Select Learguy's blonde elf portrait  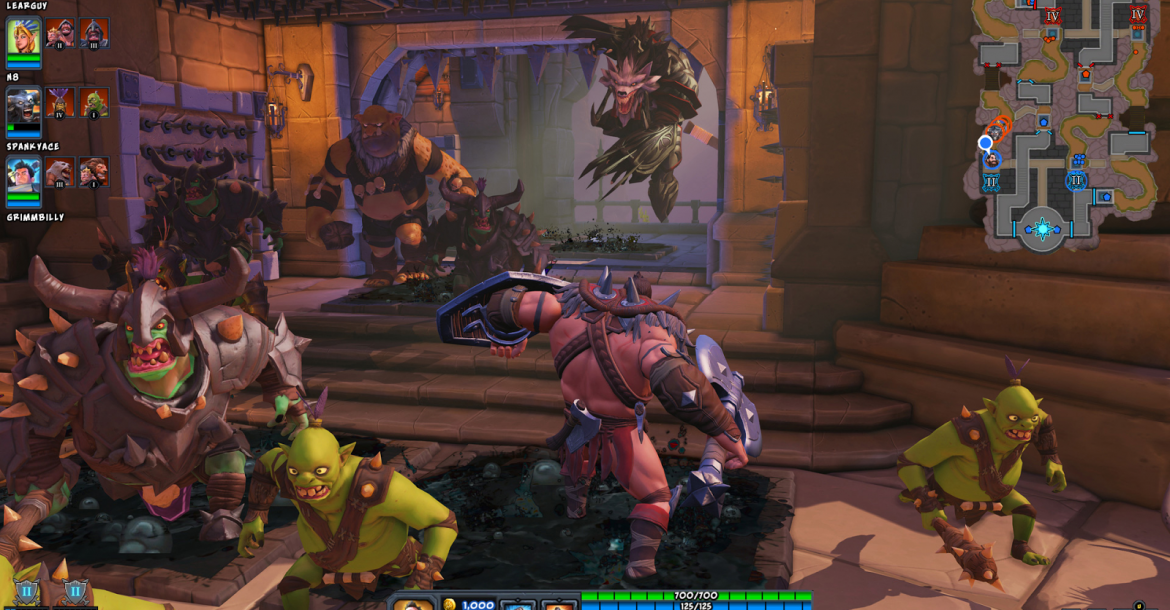click(23, 35)
